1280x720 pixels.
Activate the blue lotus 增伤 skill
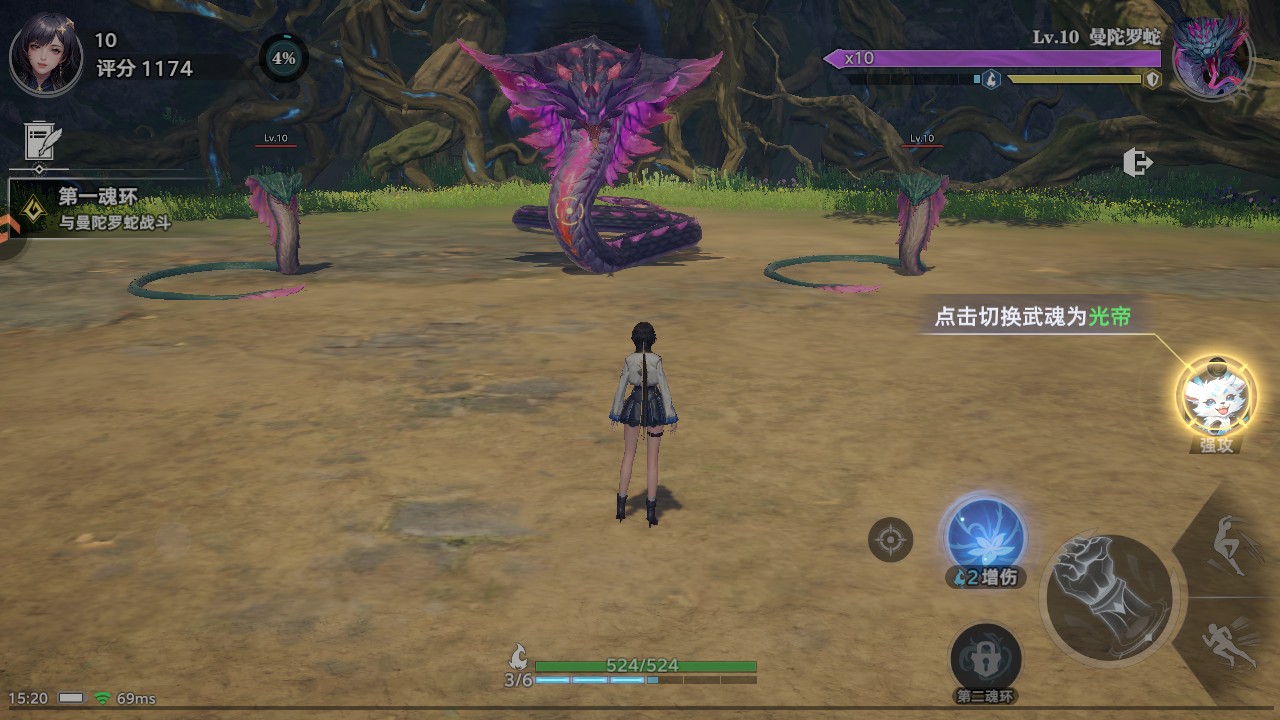coord(985,537)
